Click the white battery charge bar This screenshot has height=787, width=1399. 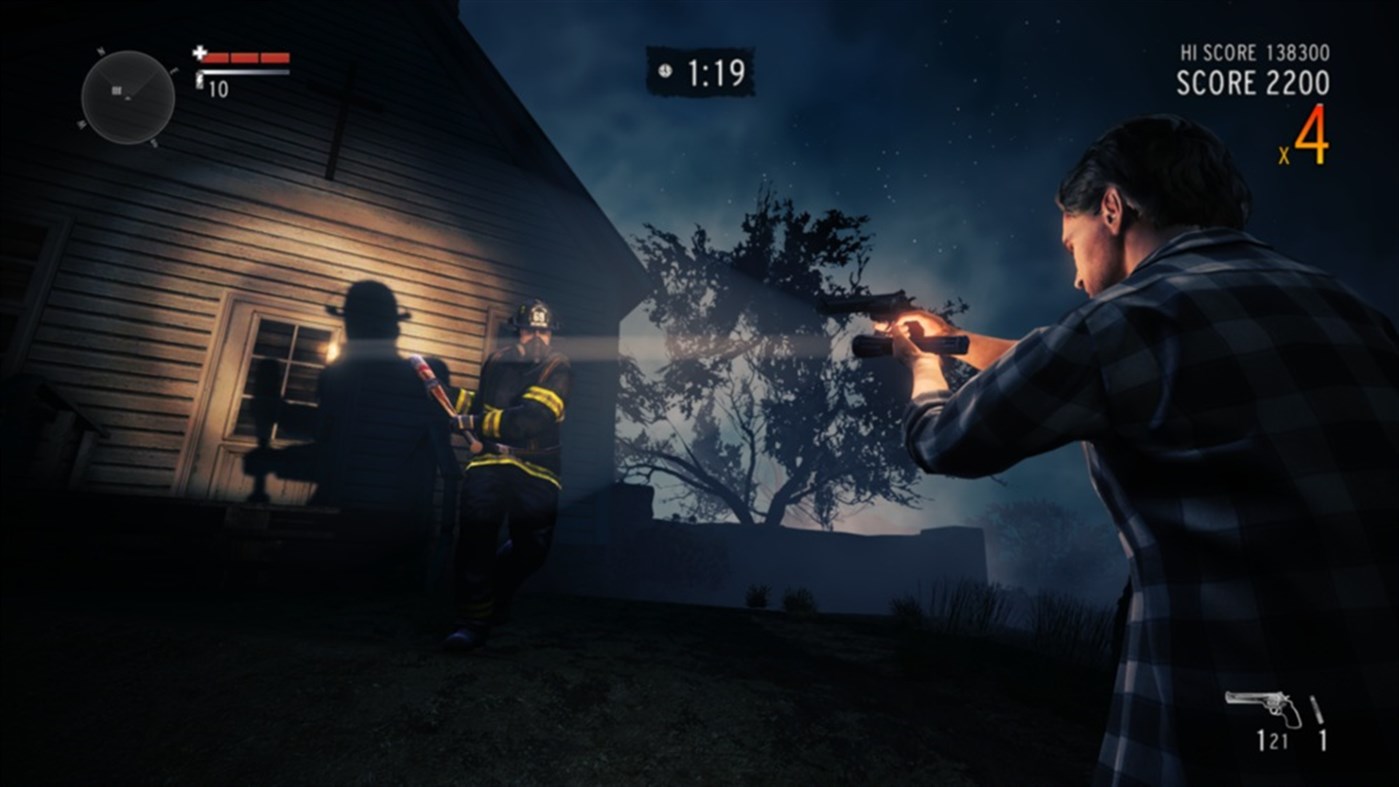click(x=245, y=72)
